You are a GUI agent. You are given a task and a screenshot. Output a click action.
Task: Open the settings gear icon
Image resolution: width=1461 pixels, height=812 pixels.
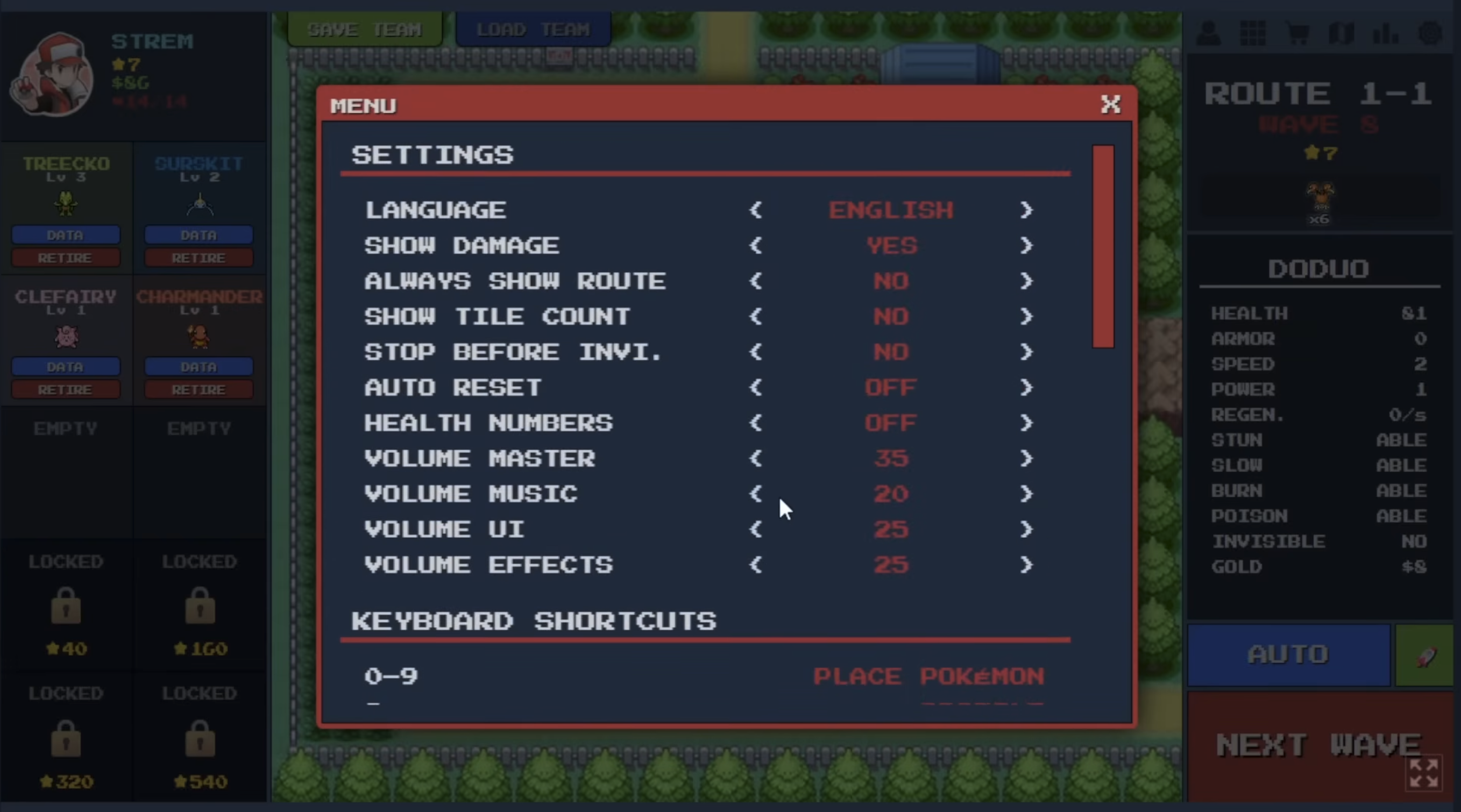click(1431, 34)
